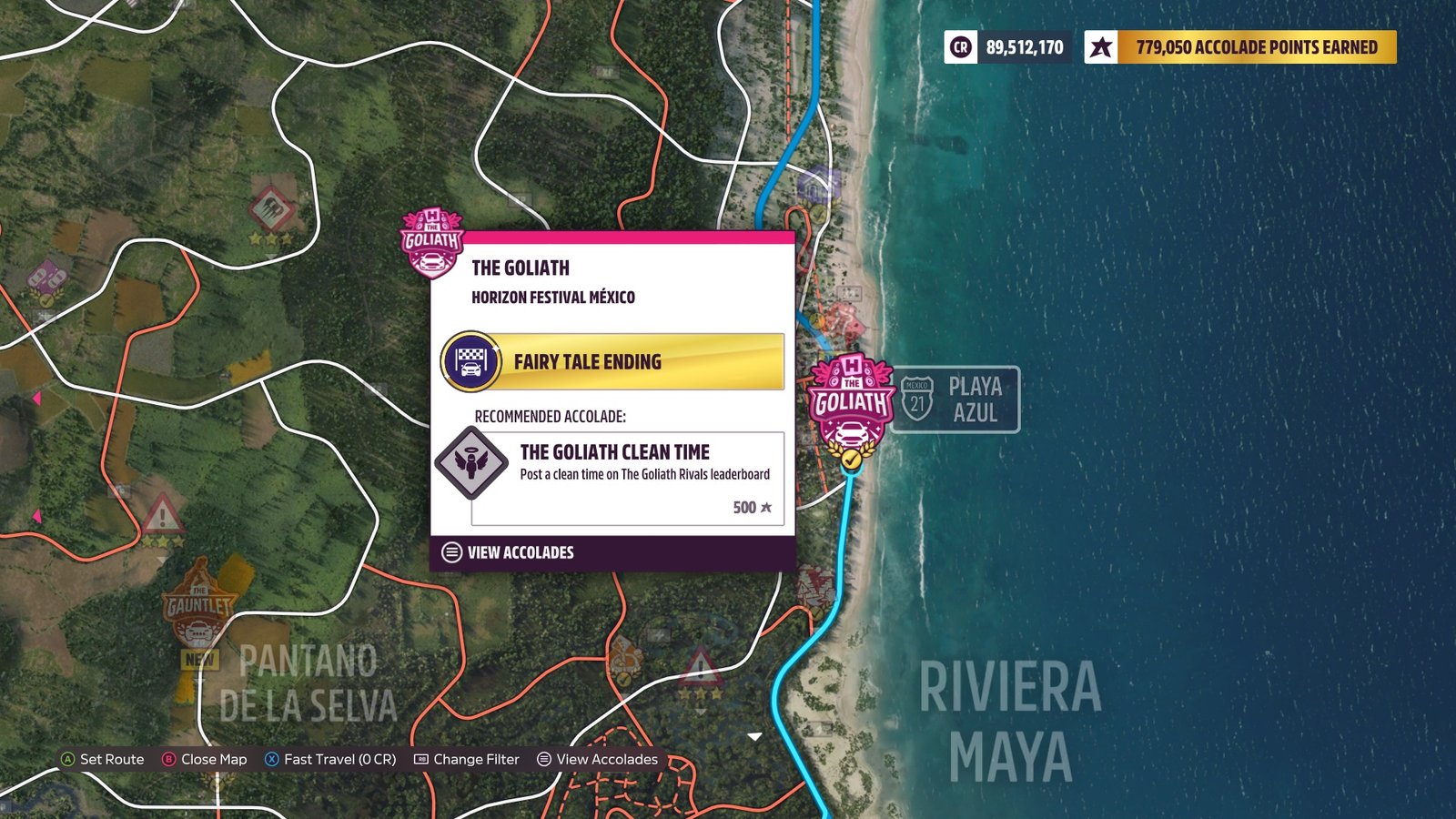Click the checkered flag icon on the Fairy Tale Ending banner
Image resolution: width=1456 pixels, height=819 pixels.
[x=472, y=360]
